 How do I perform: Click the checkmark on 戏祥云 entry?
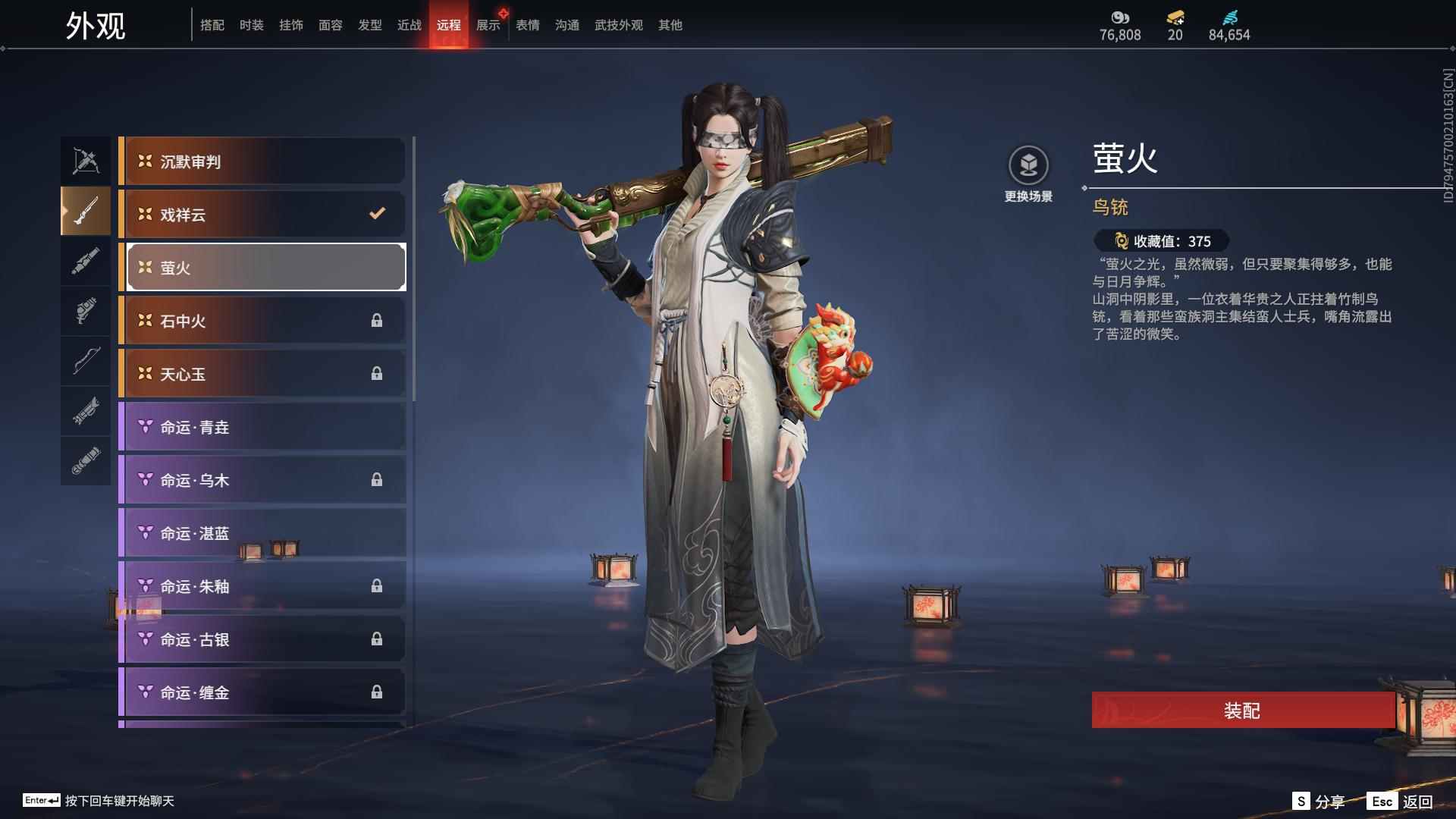point(377,214)
